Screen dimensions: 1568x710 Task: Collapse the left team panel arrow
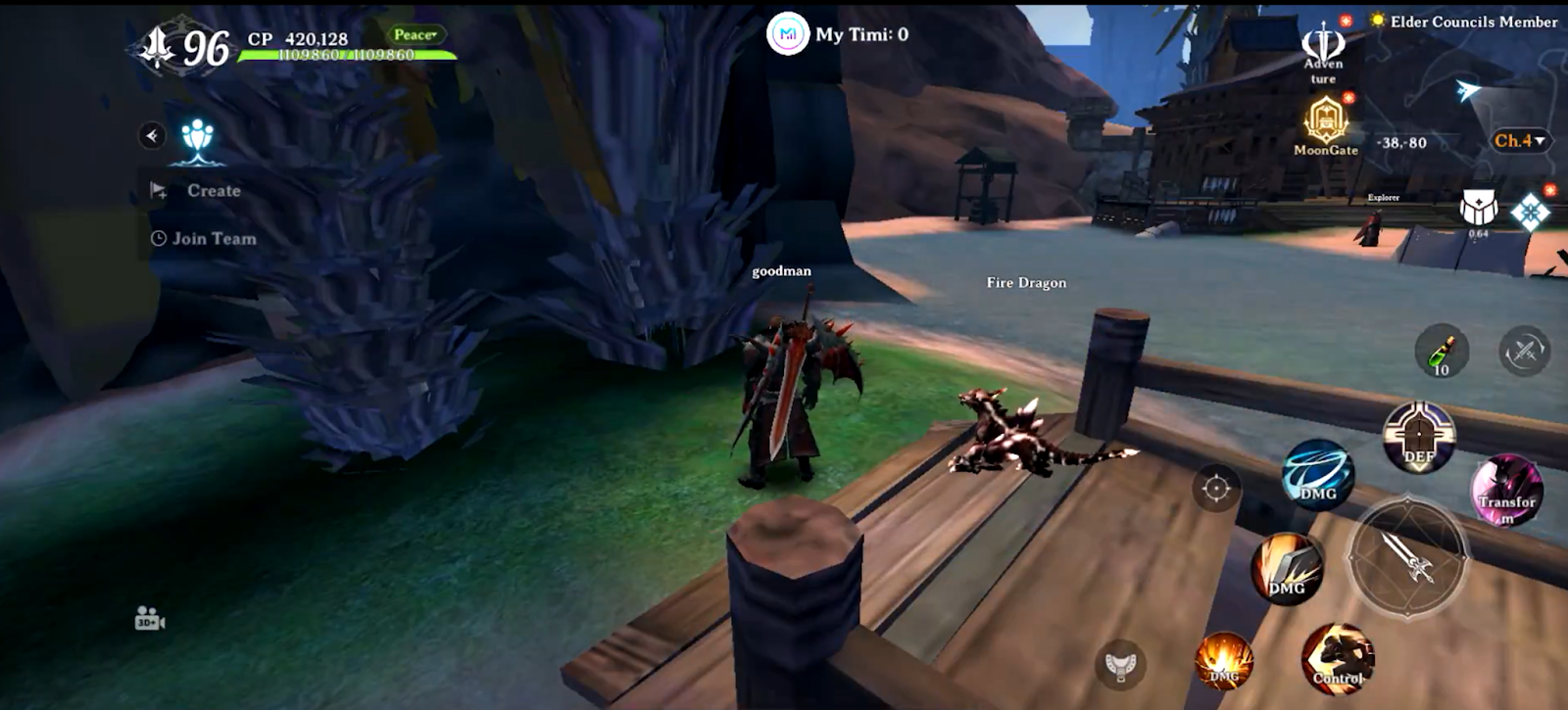point(152,135)
